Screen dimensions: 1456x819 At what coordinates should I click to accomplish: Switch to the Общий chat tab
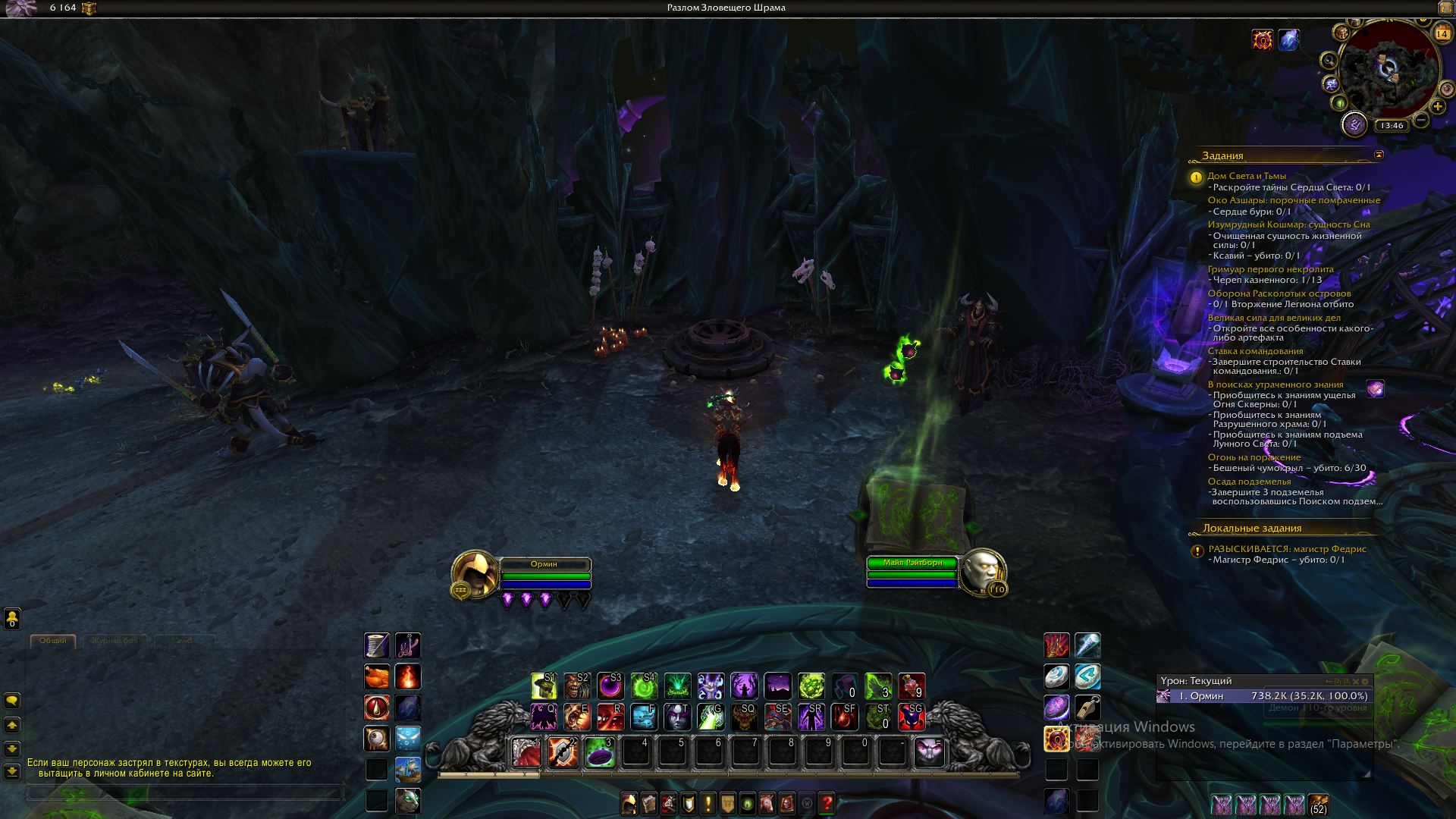(52, 641)
